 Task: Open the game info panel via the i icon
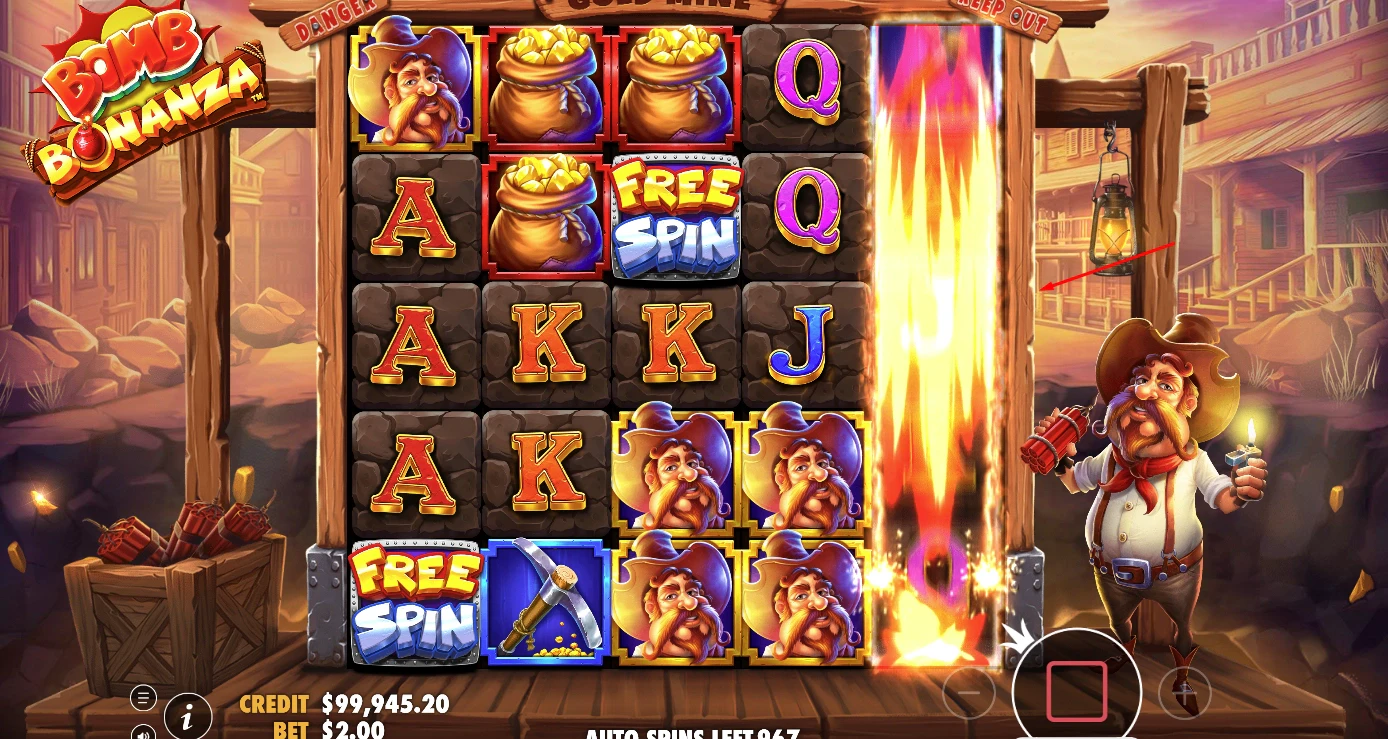tap(187, 716)
